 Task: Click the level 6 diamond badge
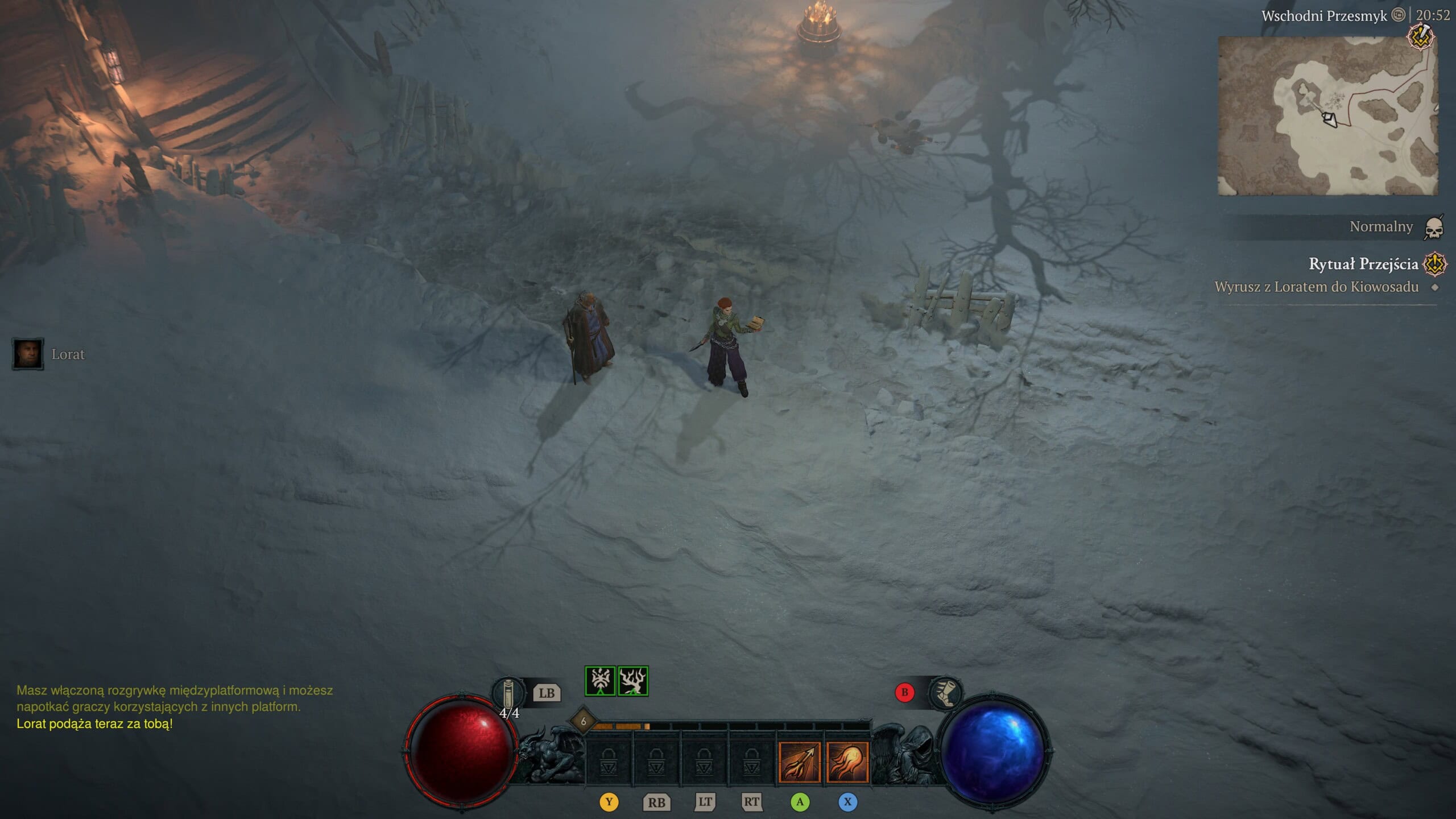[x=583, y=721]
